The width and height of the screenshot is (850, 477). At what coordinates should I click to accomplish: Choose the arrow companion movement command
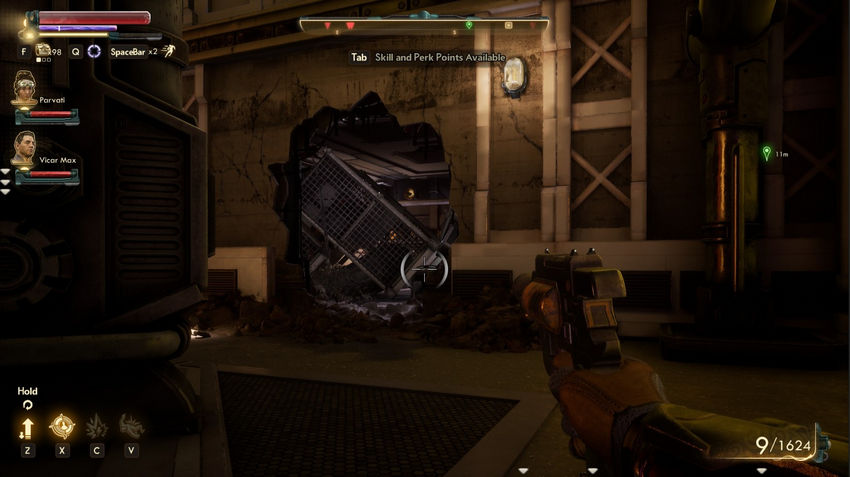pyautogui.click(x=27, y=428)
